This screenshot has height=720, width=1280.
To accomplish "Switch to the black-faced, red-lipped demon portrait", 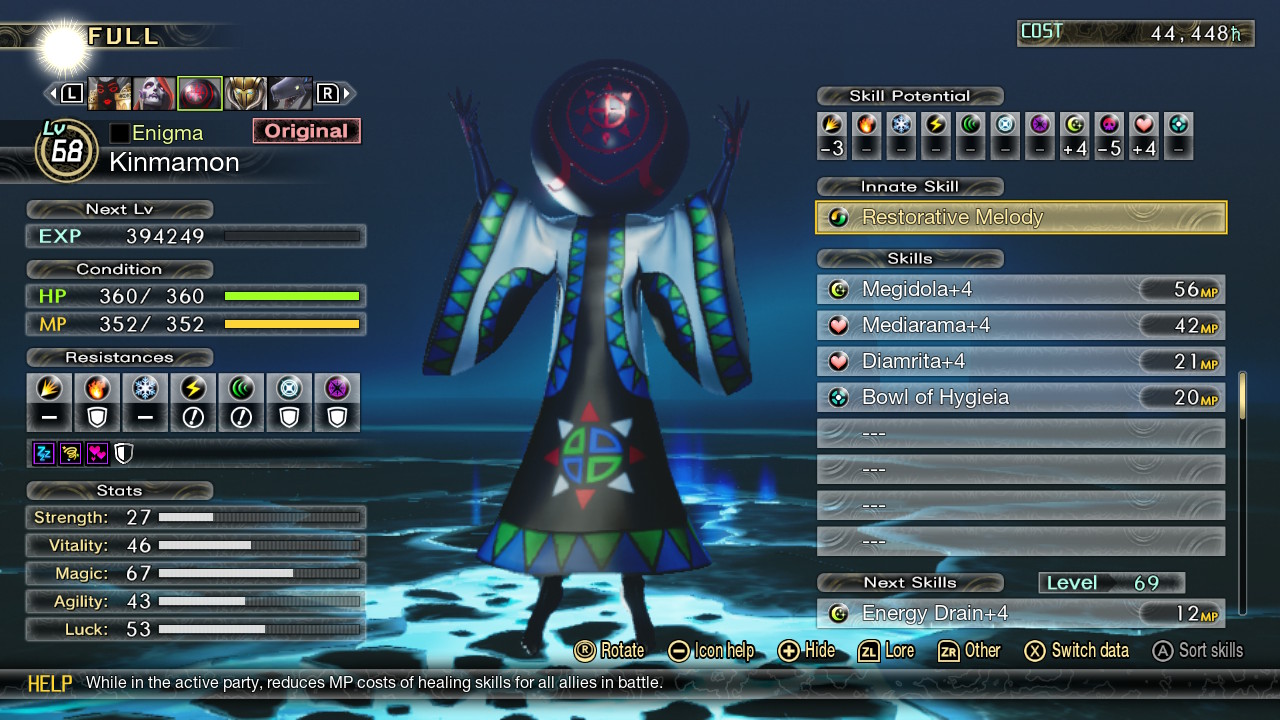I will point(109,94).
